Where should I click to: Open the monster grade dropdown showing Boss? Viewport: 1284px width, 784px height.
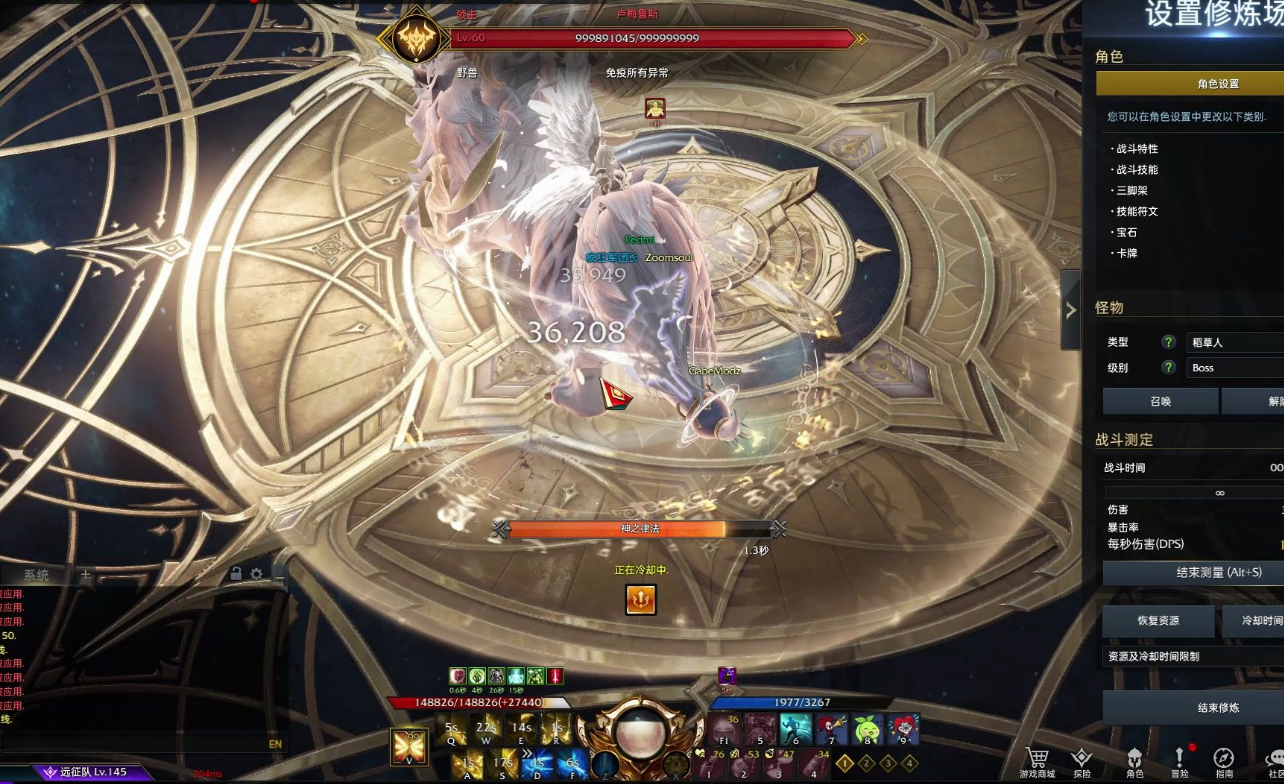pos(1235,368)
